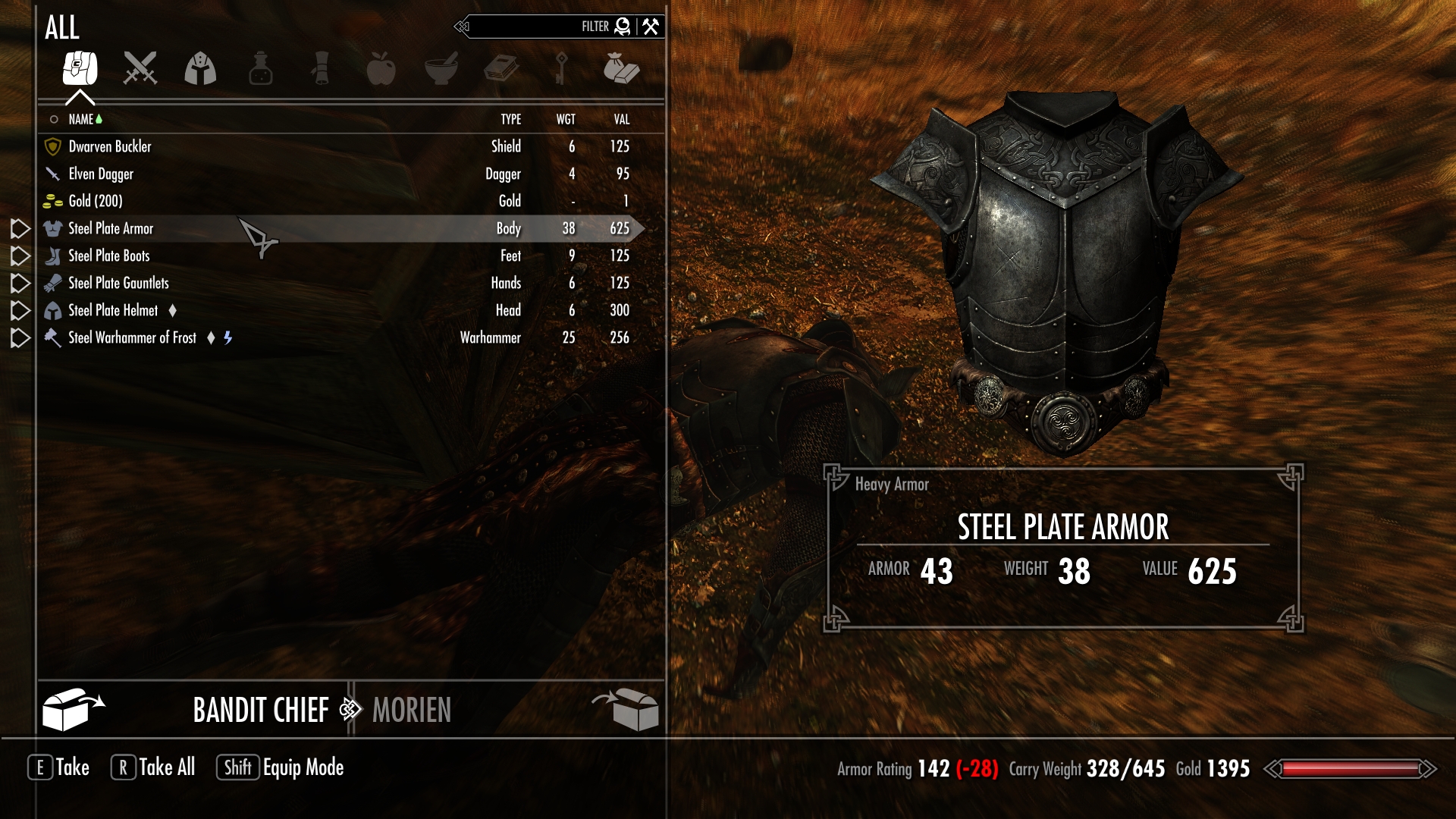Choose the Steel Plate Helmet entry
This screenshot has height=819, width=1456.
[x=113, y=310]
